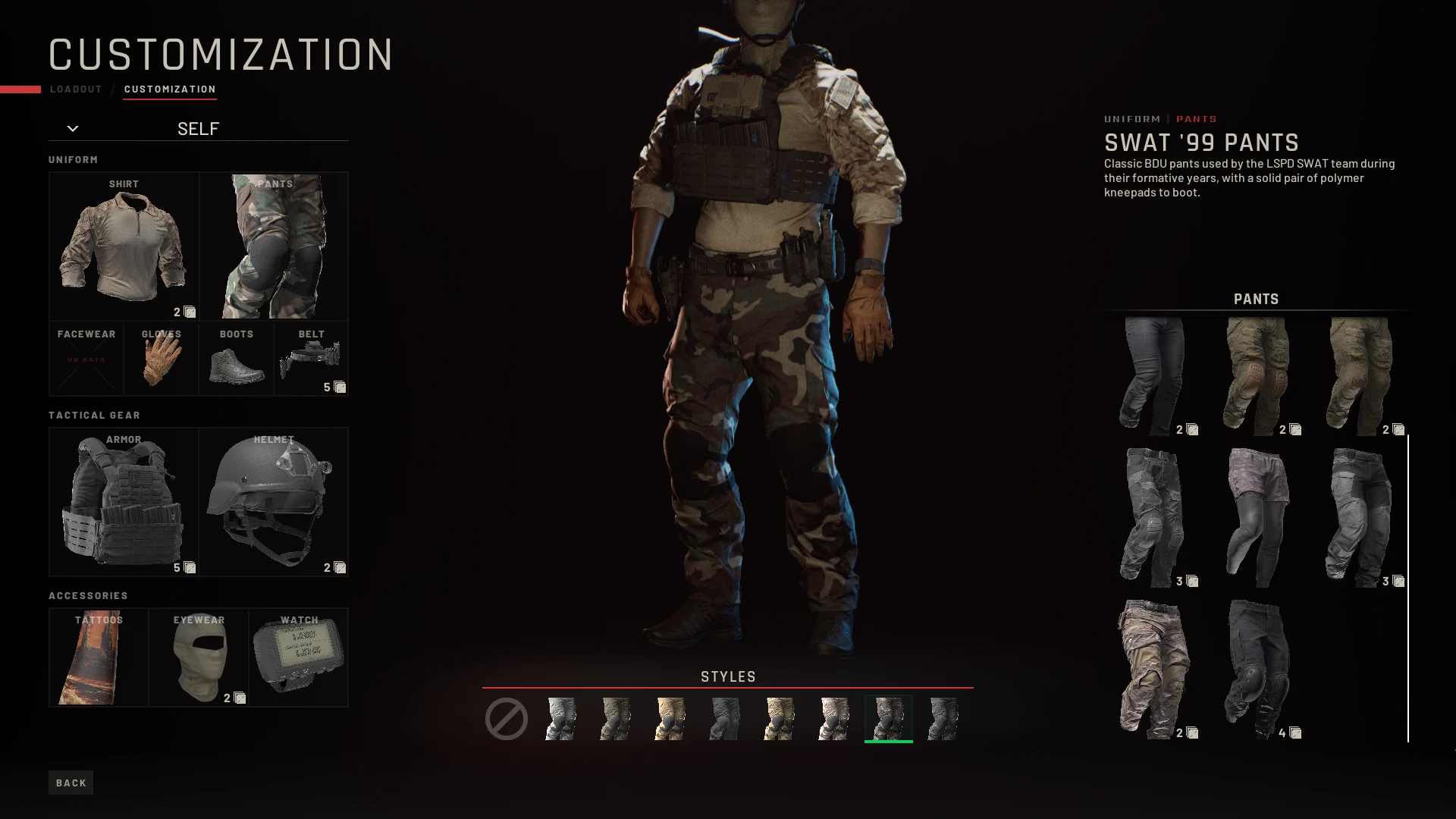Select the CUSTOMIZATION tab
The height and width of the screenshot is (819, 1456).
(x=170, y=89)
